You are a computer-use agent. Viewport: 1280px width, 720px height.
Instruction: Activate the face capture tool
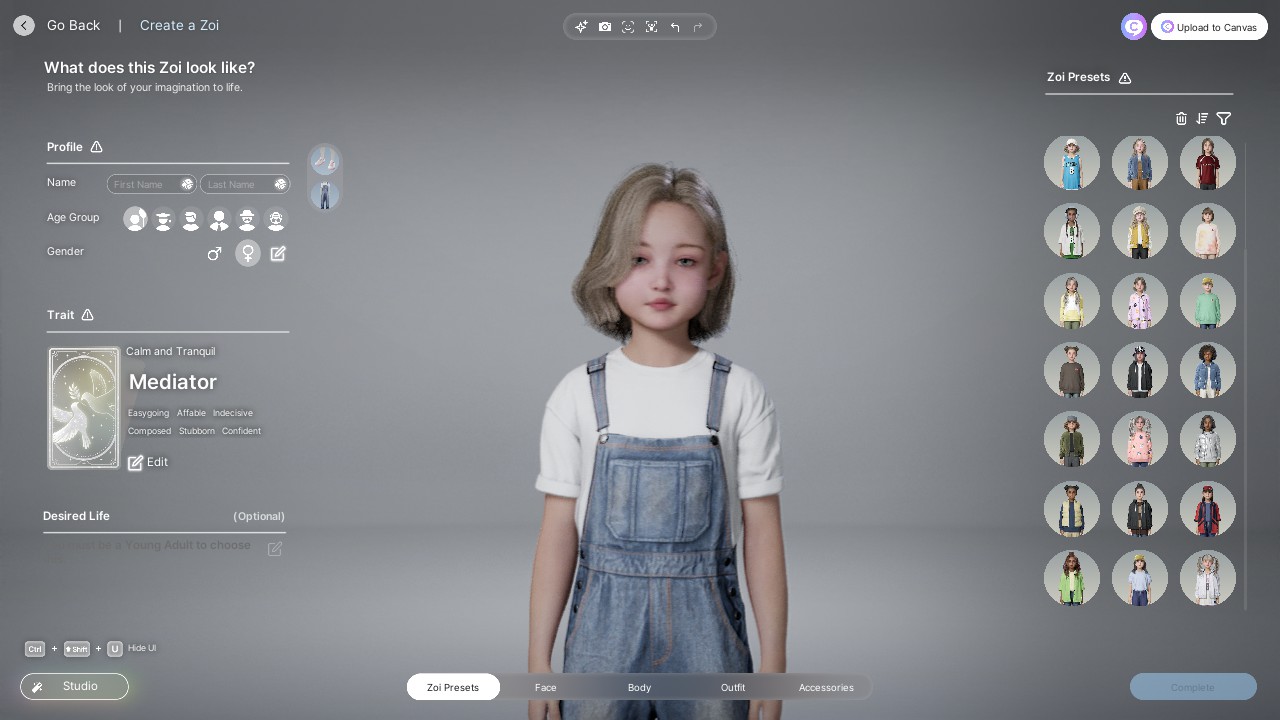pos(628,27)
